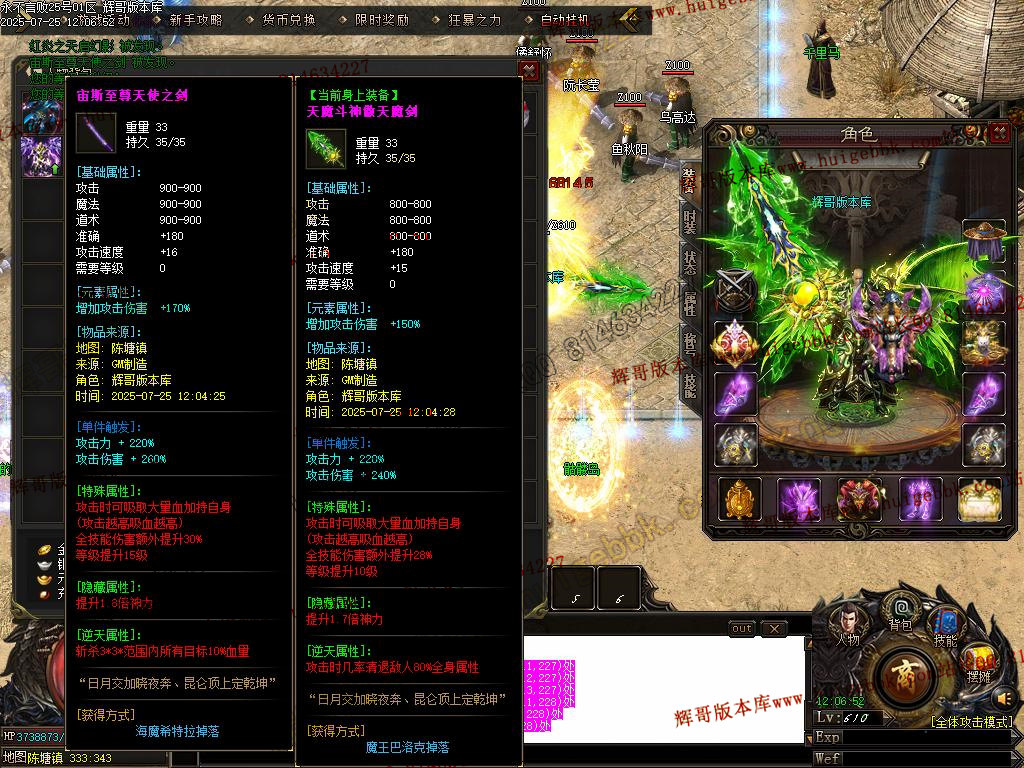Viewport: 1024px width, 768px height.
Task: Select the equipped hat with purple veil
Action: pos(983,241)
